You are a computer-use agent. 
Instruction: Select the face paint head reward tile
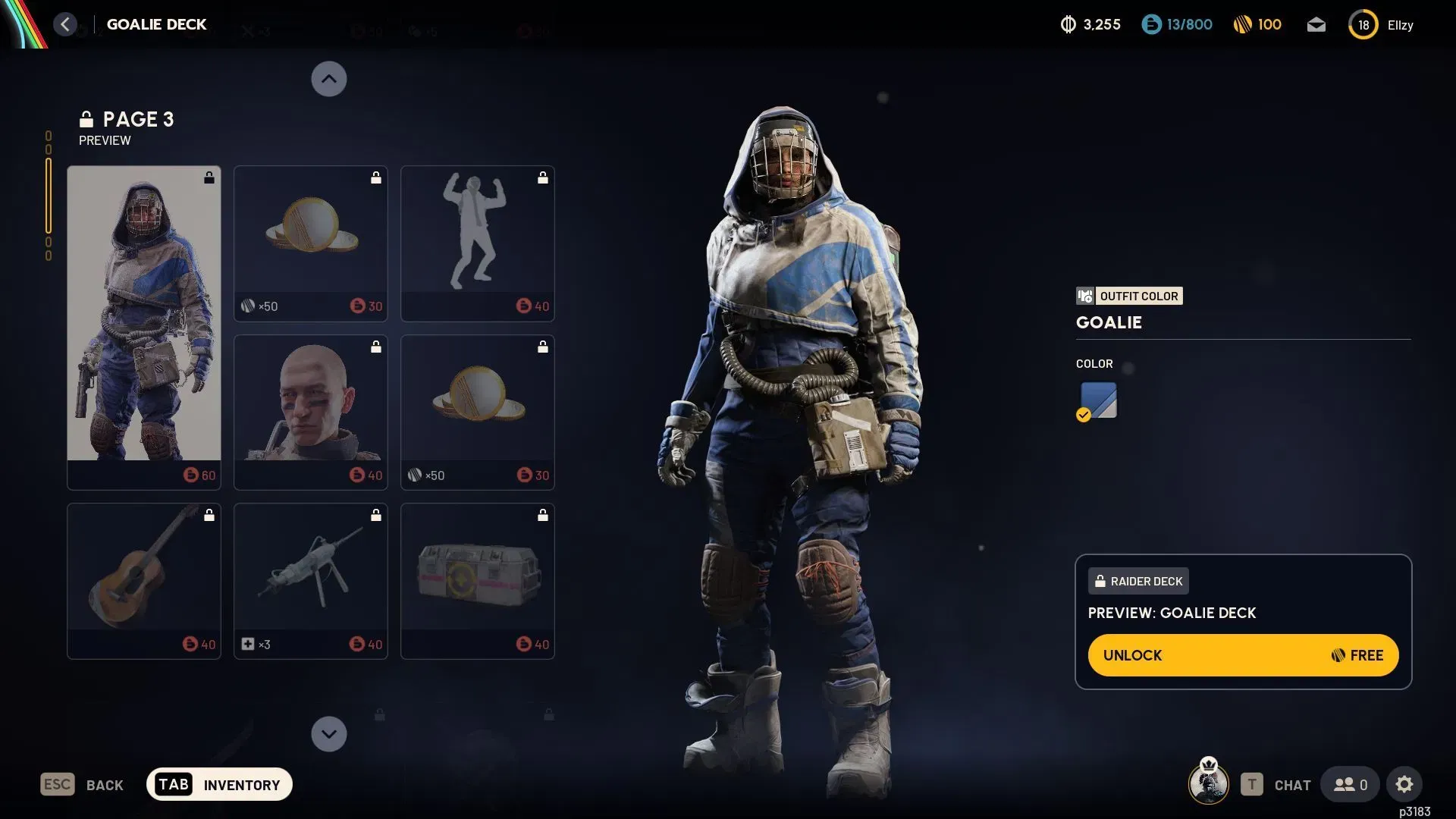tap(310, 412)
